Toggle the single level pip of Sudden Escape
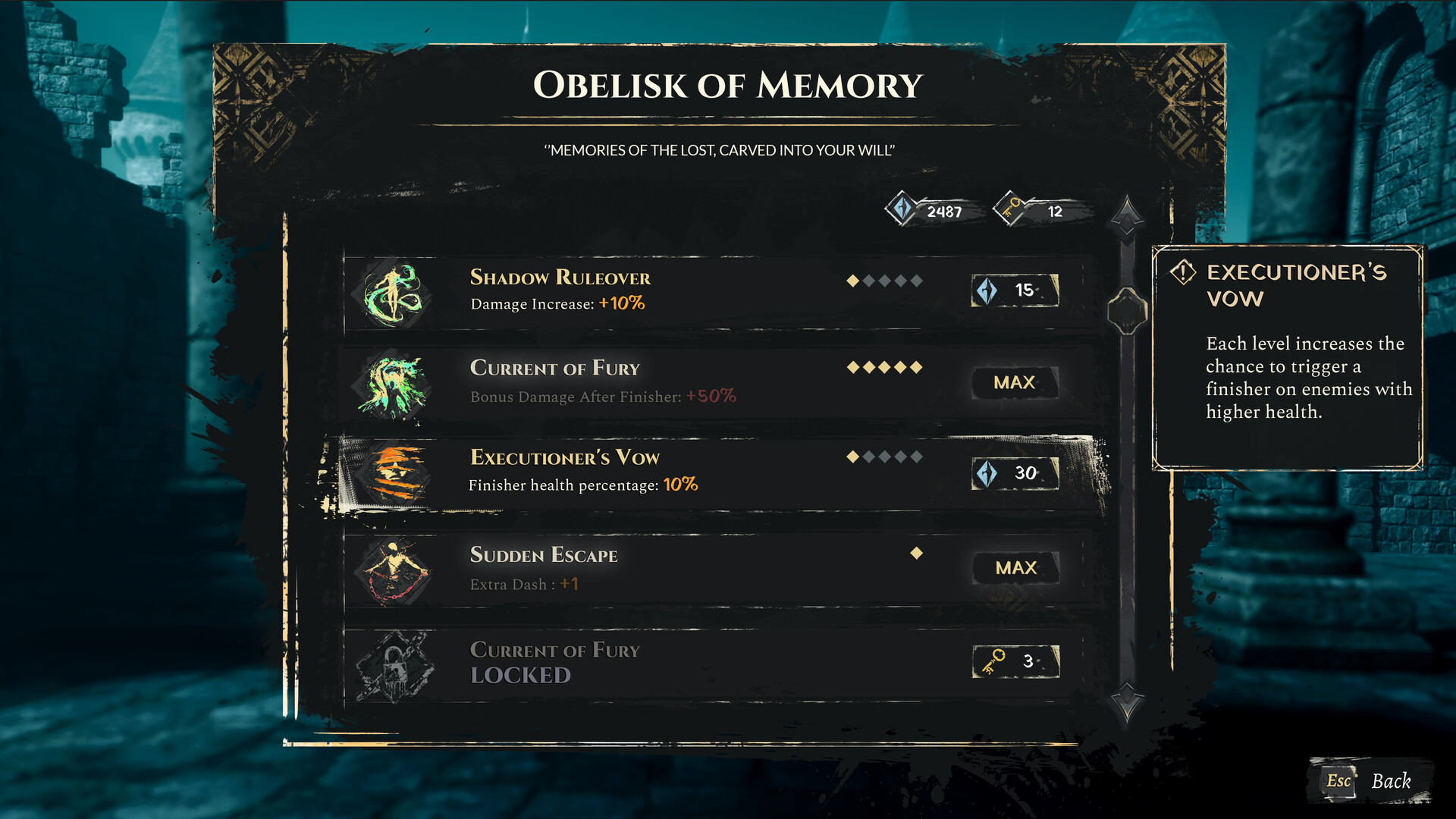Screen dimensions: 1456x819 (917, 554)
